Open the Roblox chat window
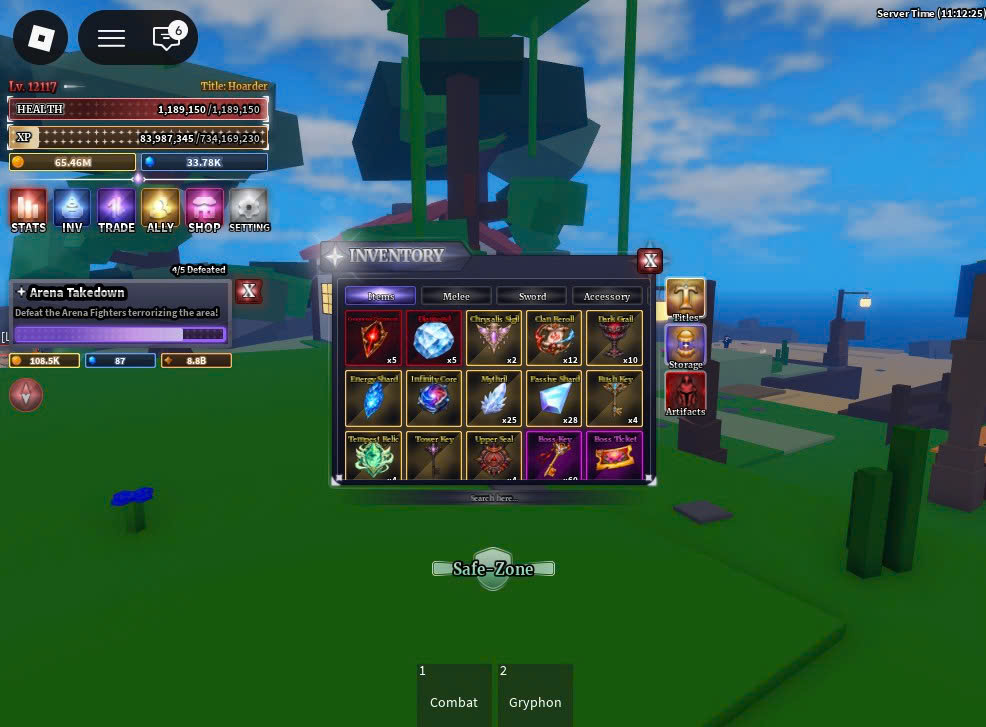The height and width of the screenshot is (727, 986). (166, 38)
